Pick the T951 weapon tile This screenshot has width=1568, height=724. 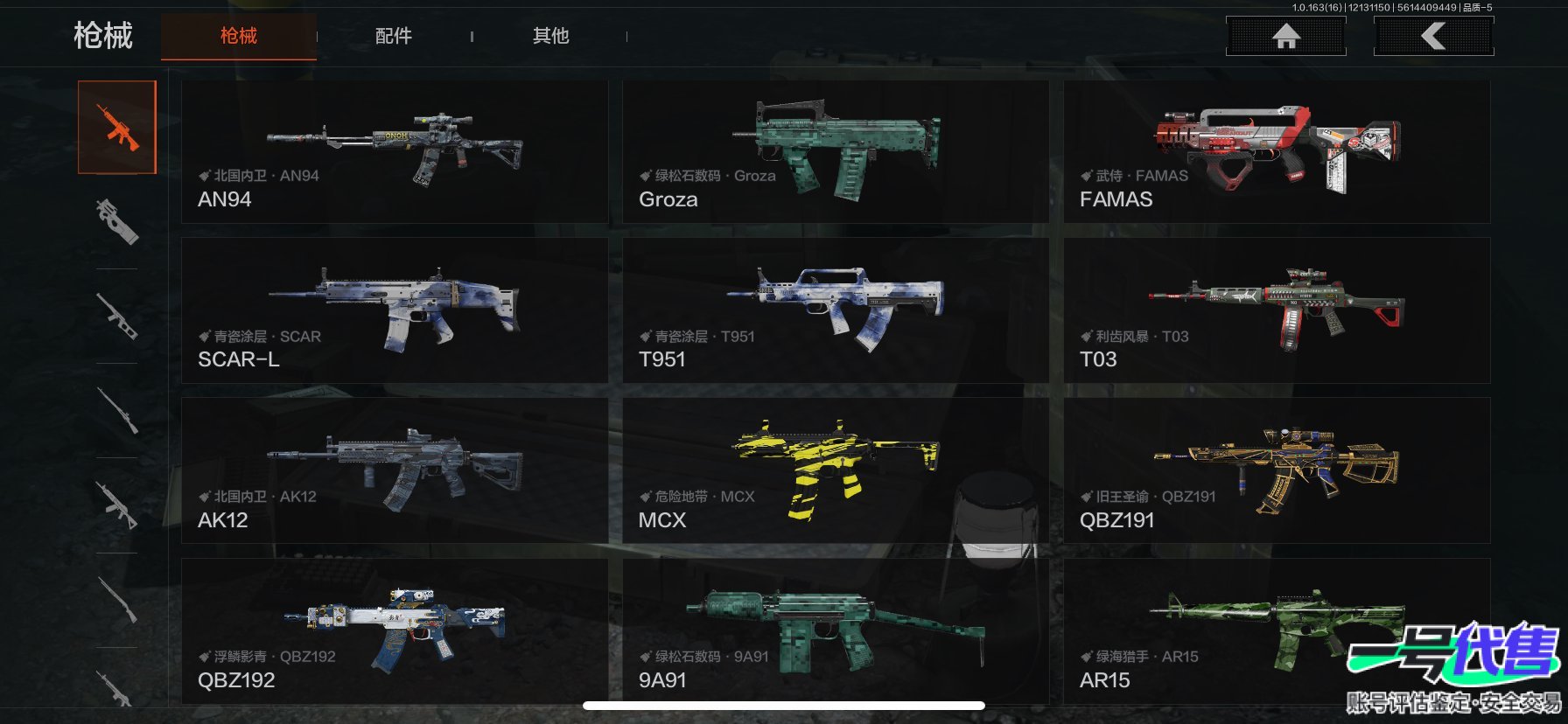tap(836, 310)
